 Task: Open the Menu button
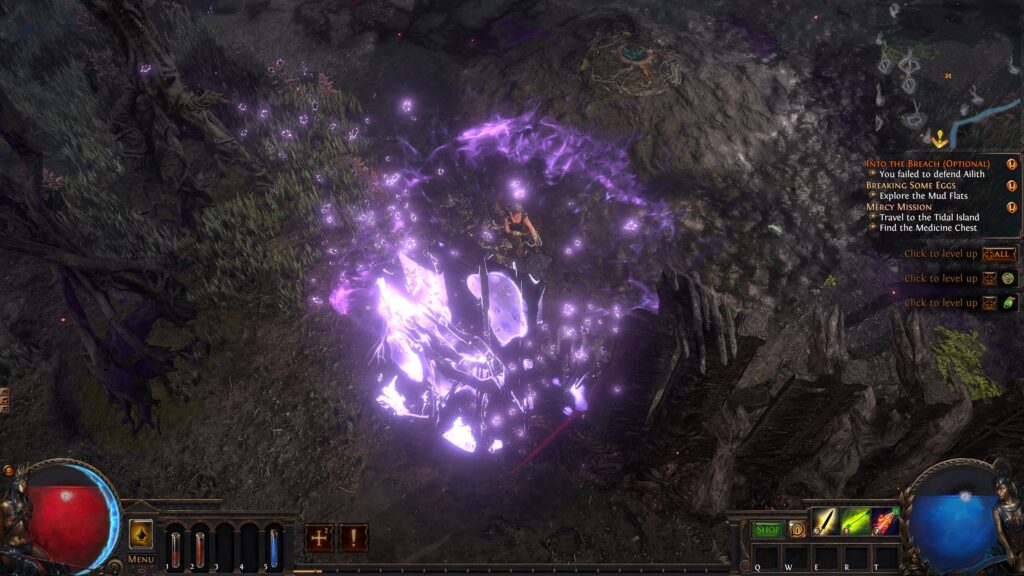point(140,559)
